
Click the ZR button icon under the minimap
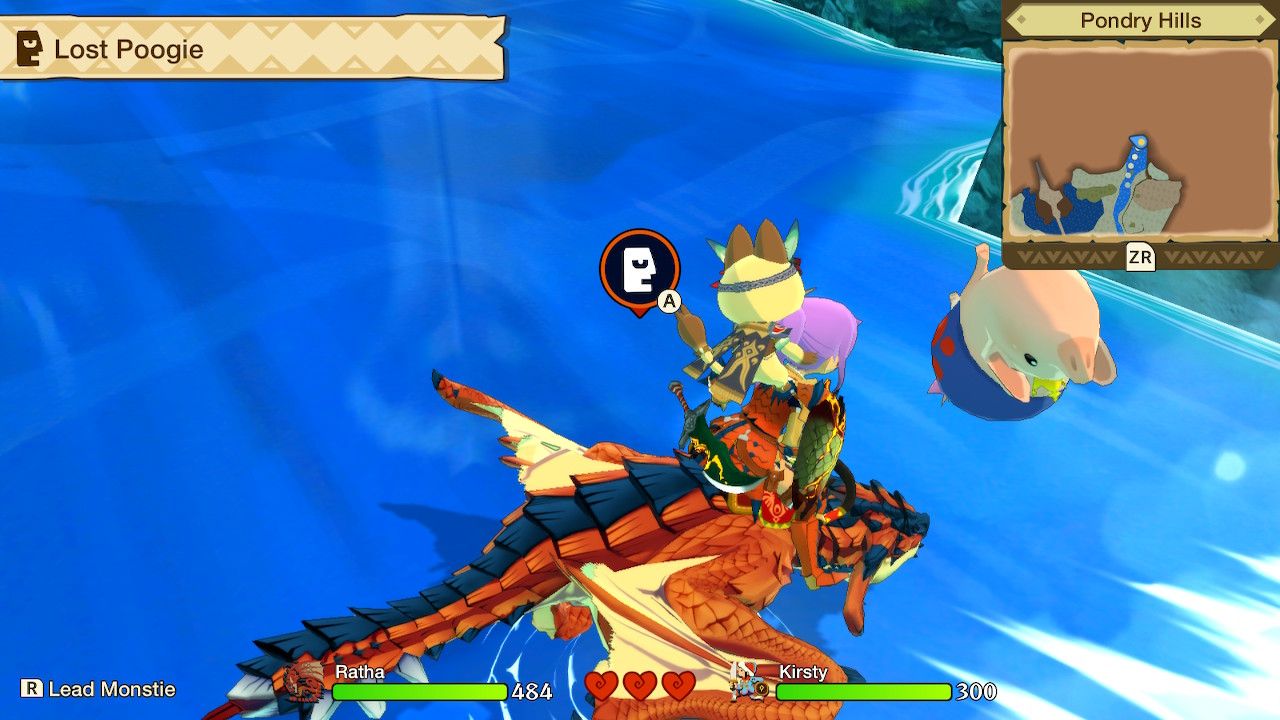pos(1140,257)
